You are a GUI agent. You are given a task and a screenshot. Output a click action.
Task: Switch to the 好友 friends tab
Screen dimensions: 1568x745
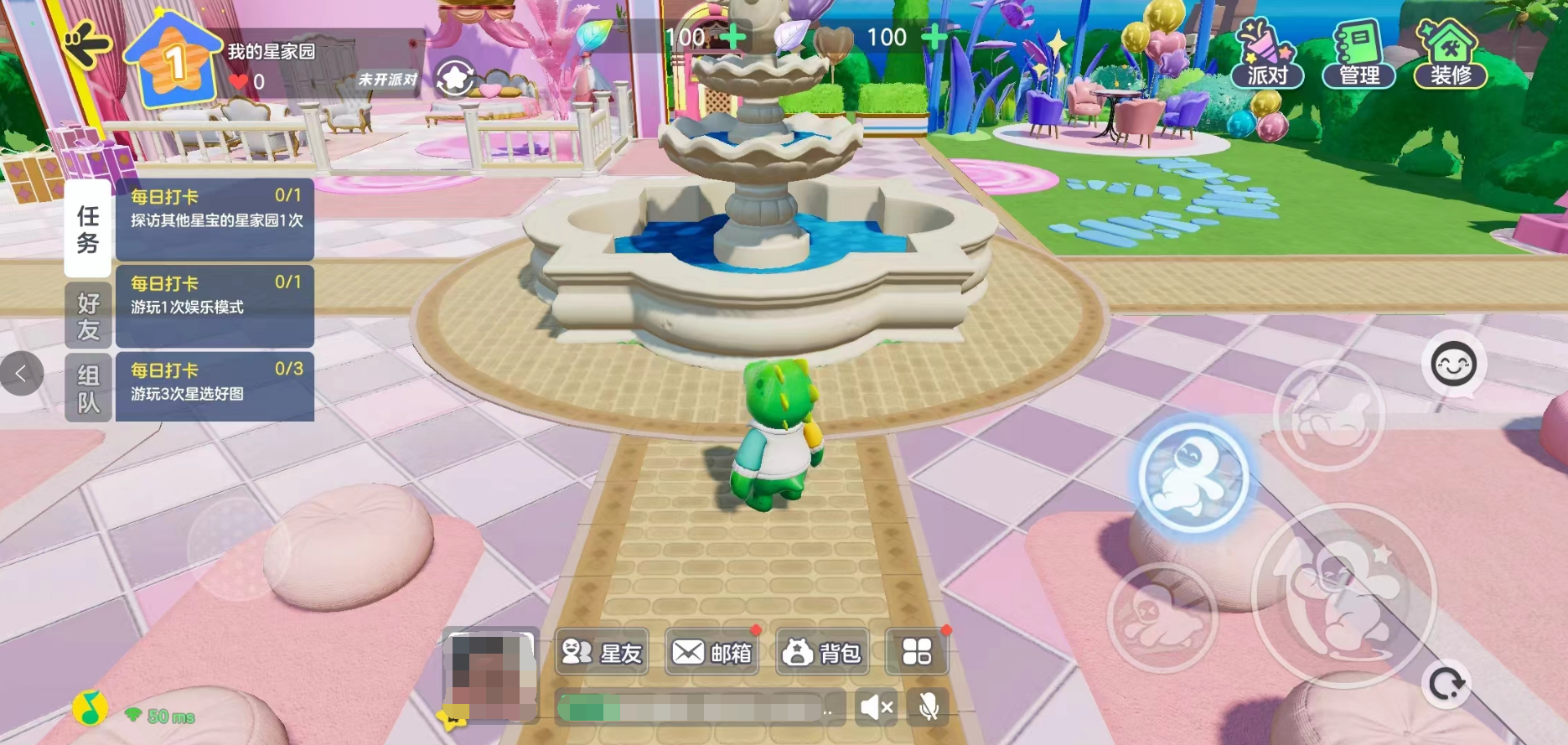[88, 316]
